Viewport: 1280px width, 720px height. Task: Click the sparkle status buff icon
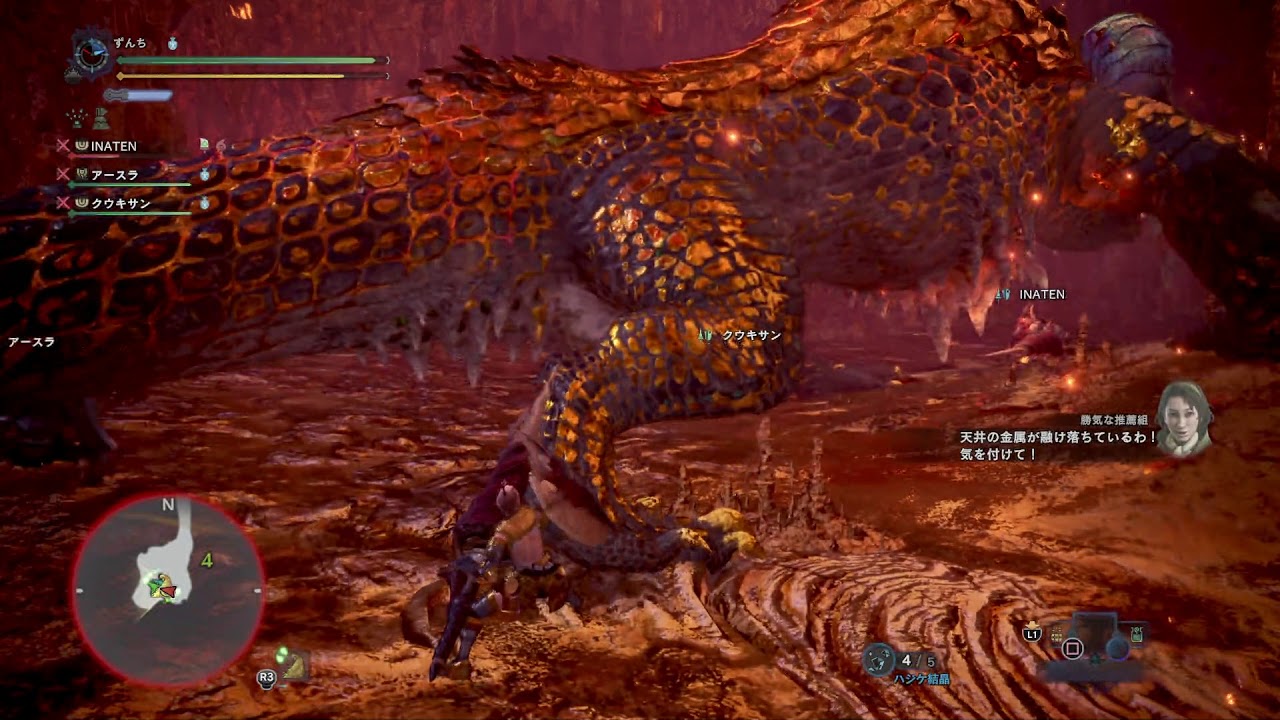tap(76, 120)
